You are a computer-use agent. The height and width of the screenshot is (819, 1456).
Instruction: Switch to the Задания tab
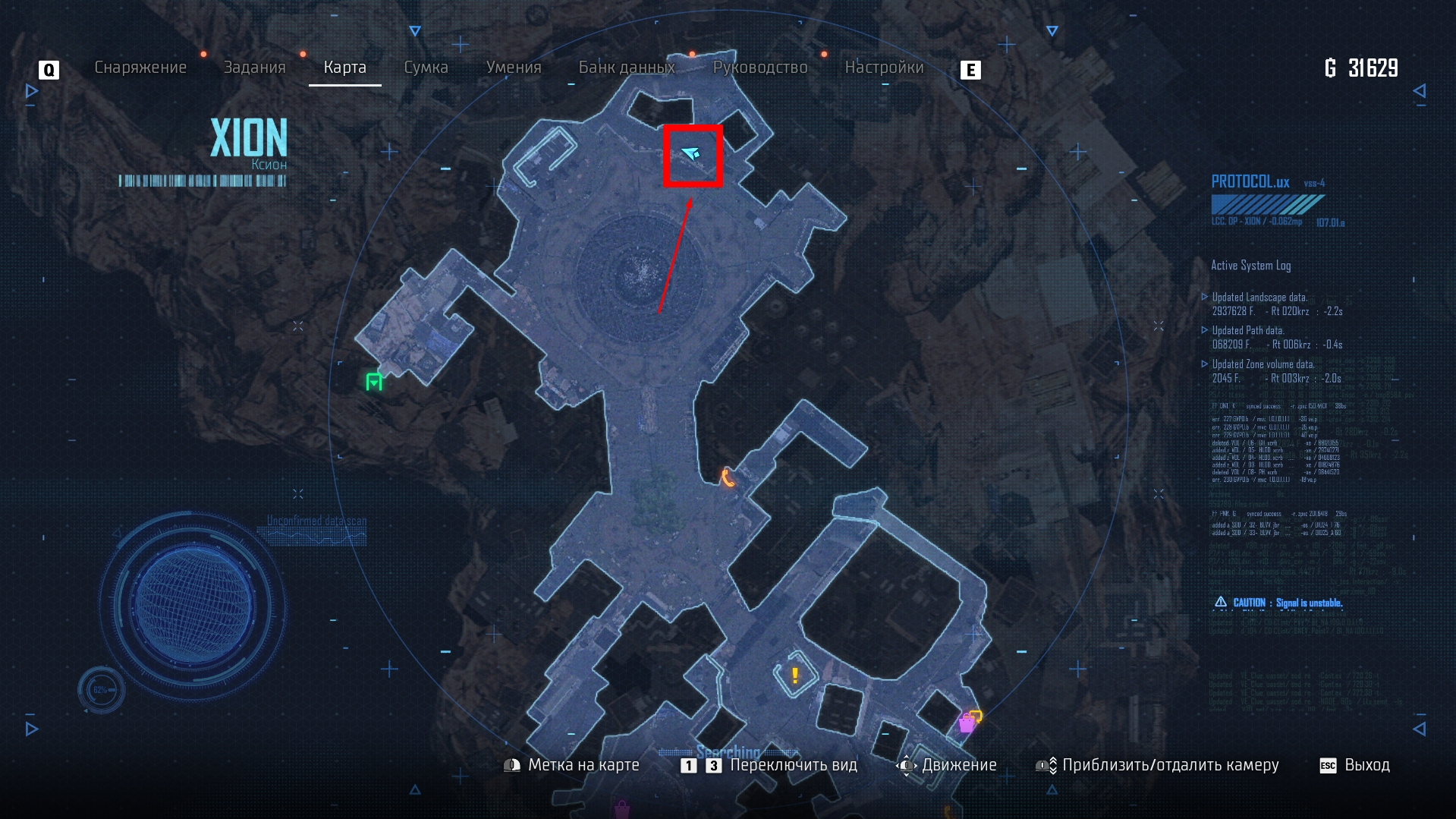(254, 68)
